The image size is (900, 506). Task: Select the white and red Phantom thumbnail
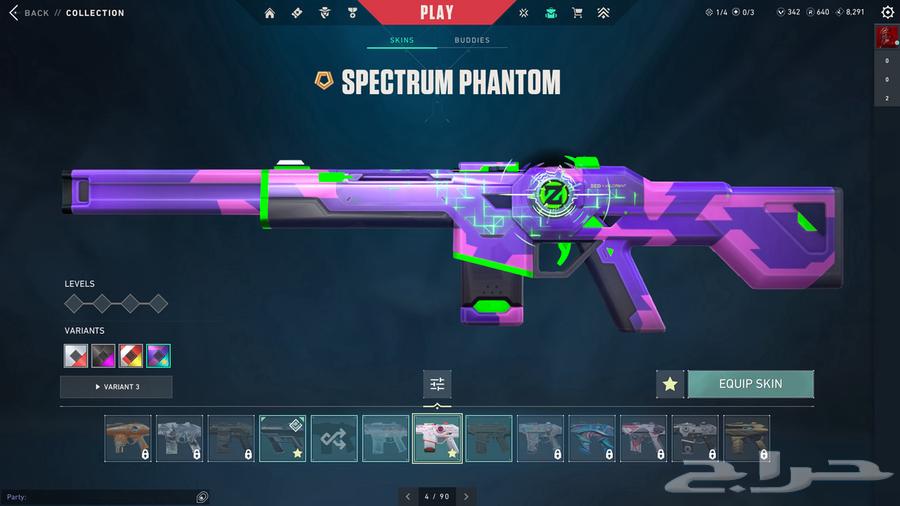(x=437, y=438)
